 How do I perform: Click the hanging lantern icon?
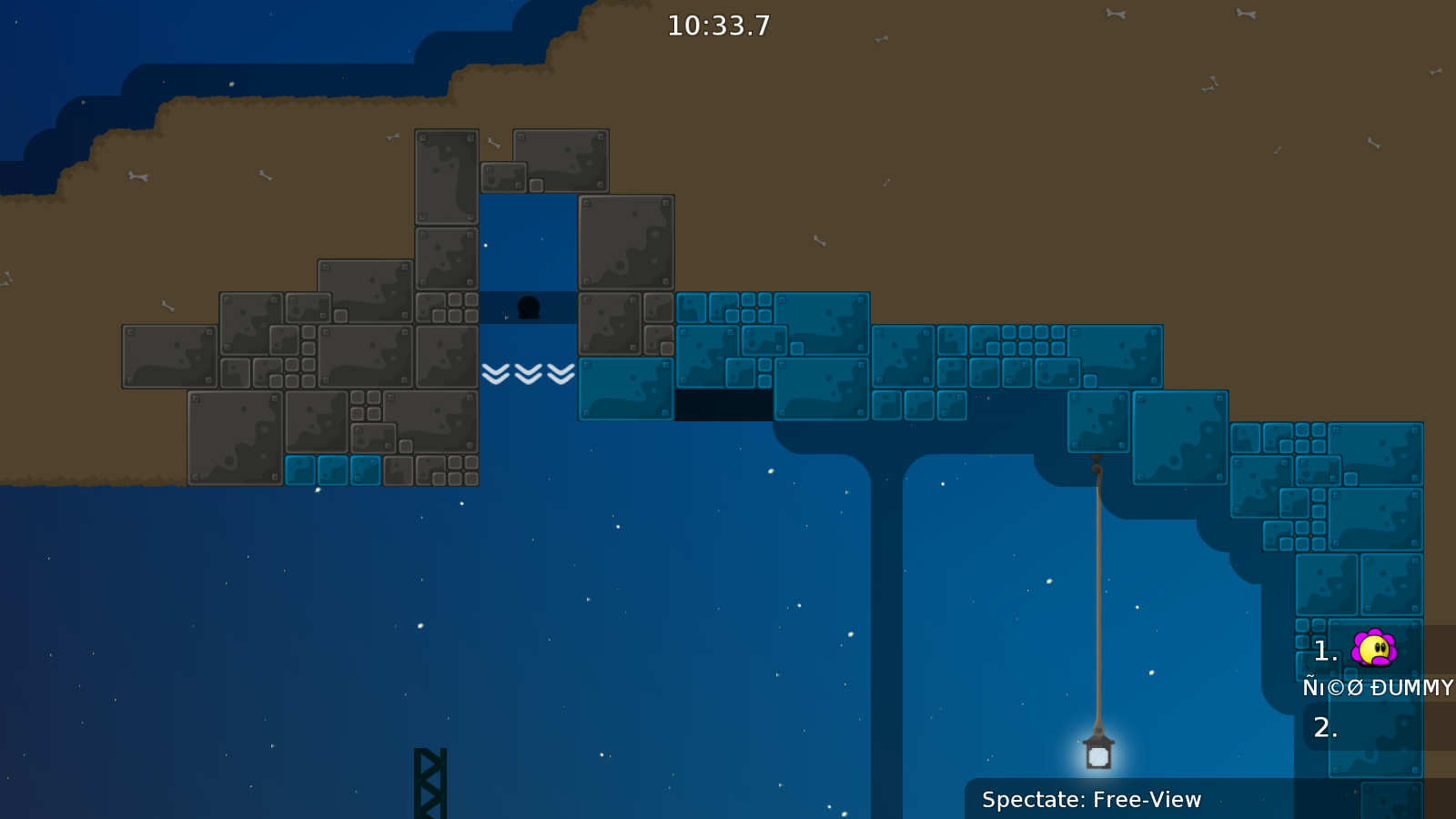click(x=1098, y=753)
